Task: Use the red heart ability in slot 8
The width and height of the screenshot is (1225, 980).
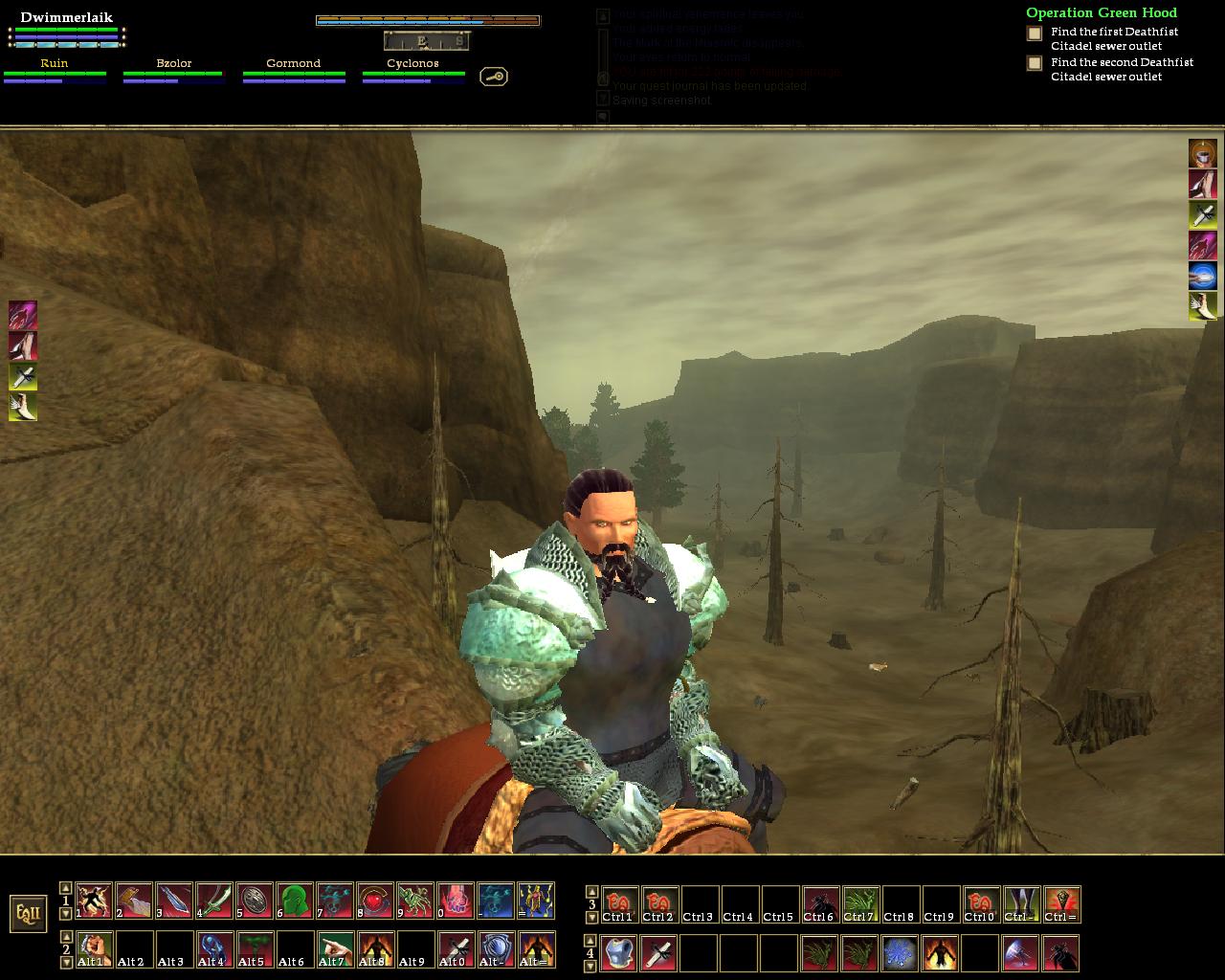Action: 375,901
